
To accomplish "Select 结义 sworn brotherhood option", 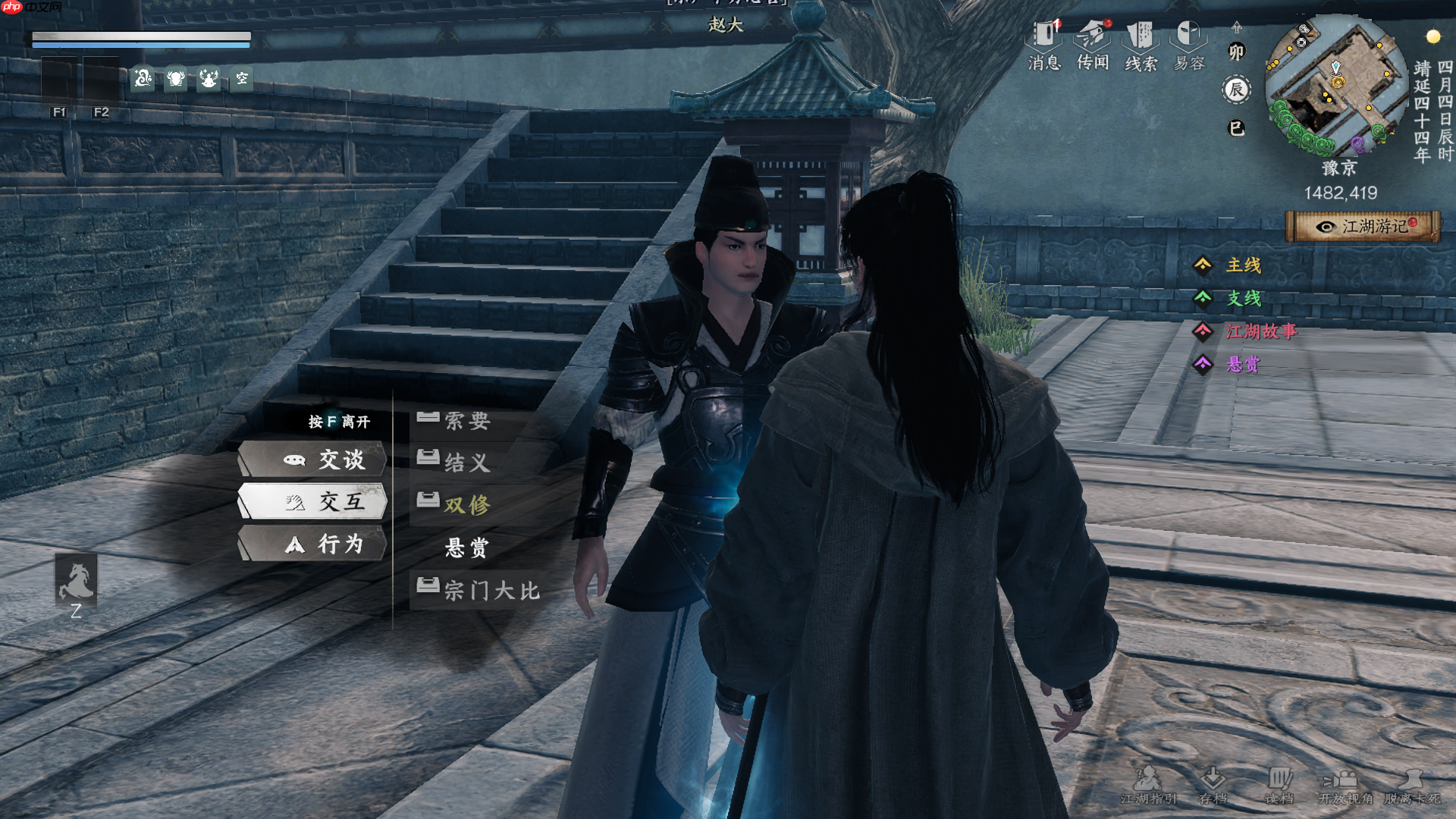I will click(467, 462).
